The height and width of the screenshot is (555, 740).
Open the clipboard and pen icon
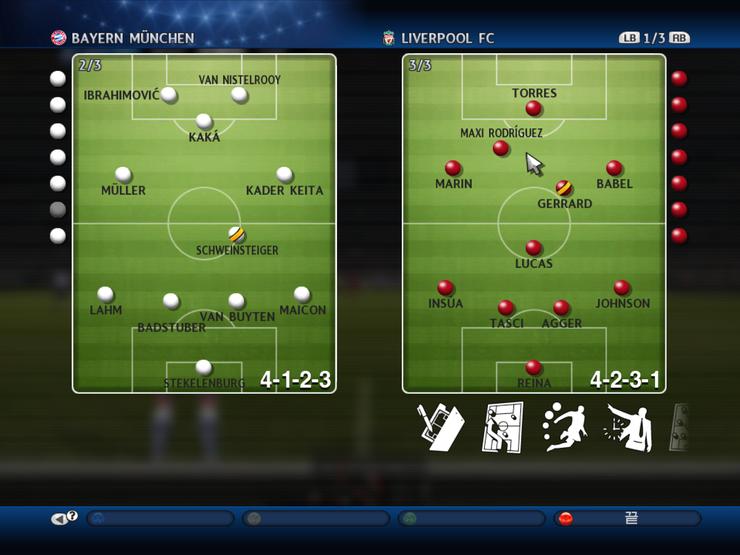[441, 427]
